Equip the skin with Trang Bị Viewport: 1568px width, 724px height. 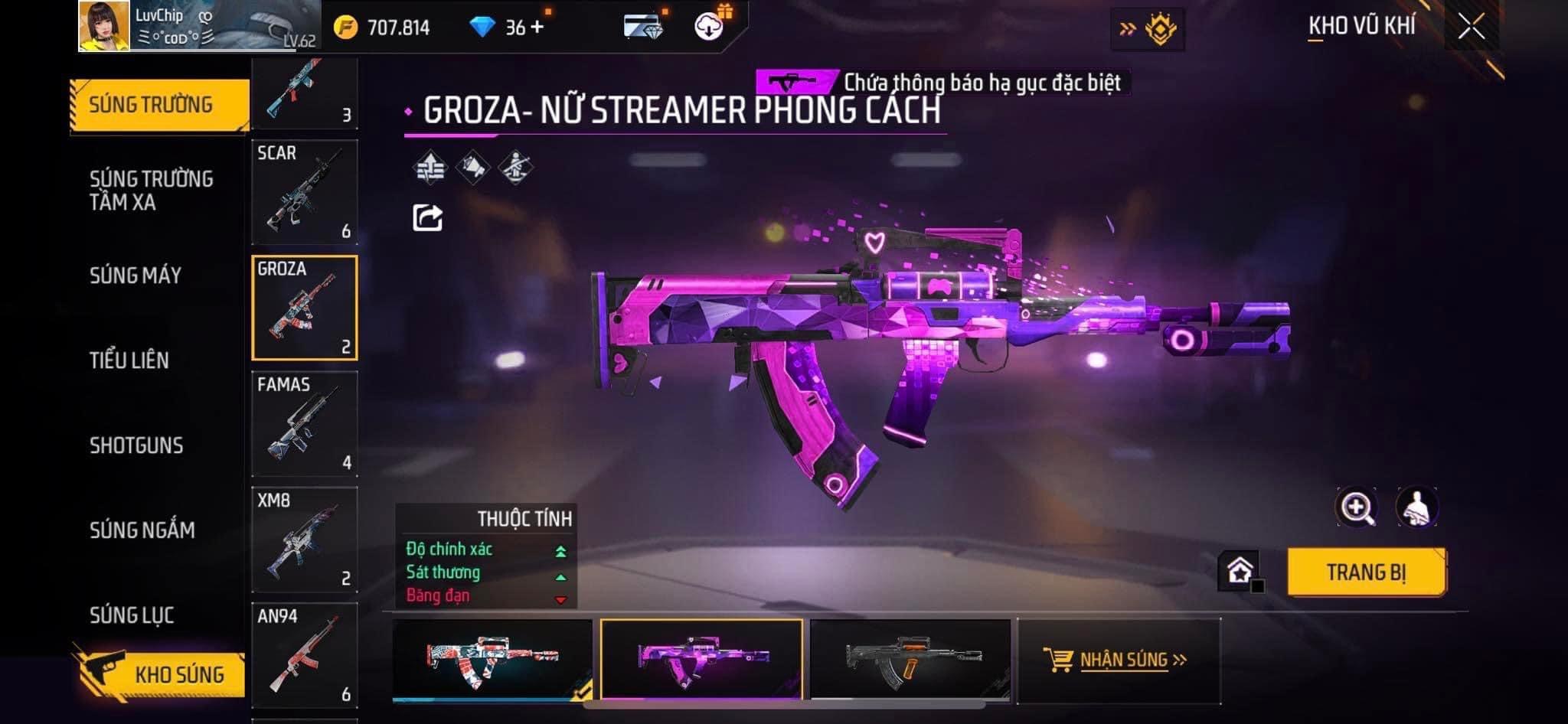click(x=1366, y=572)
